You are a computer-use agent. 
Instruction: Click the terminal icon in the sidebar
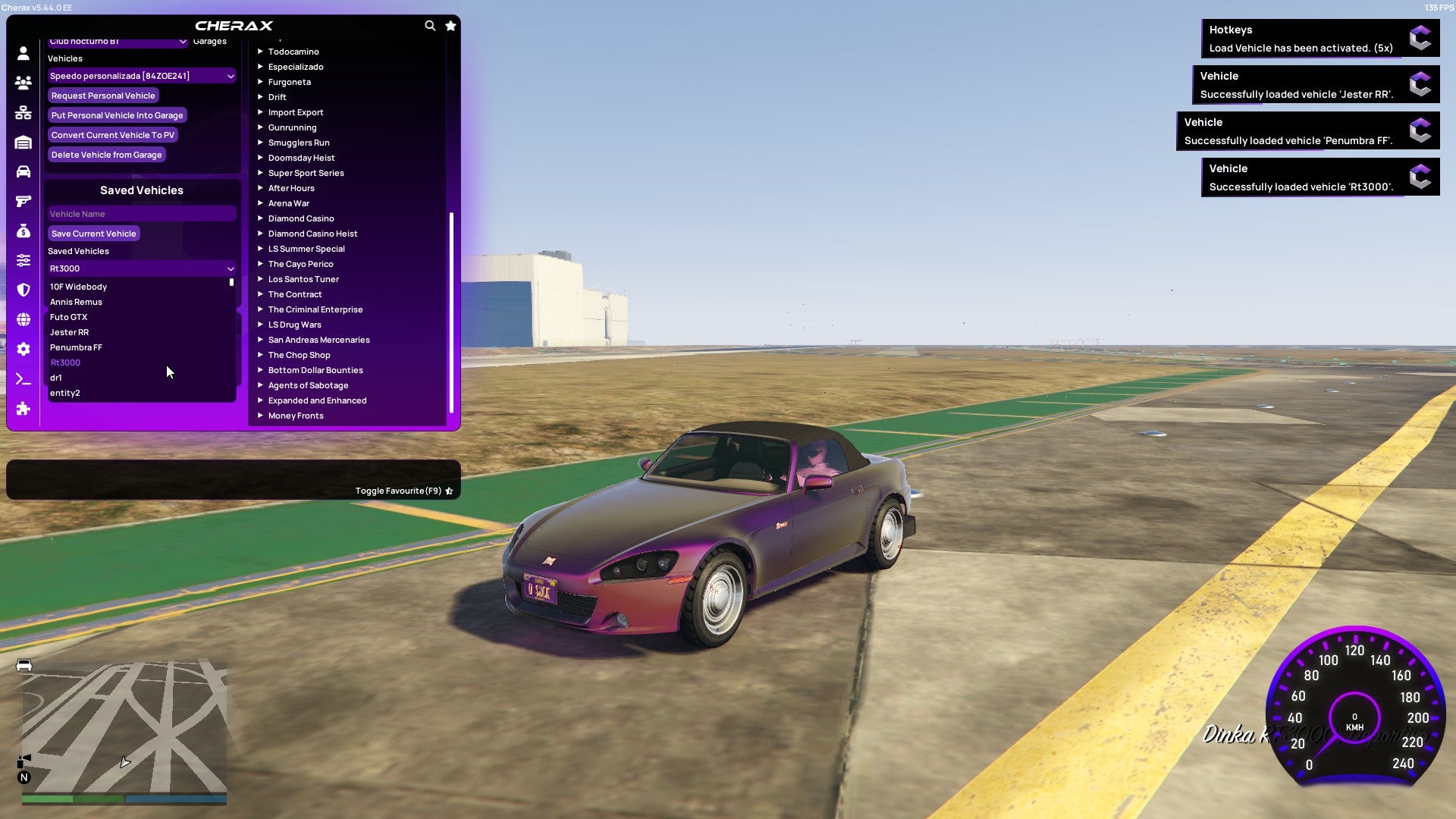coord(23,378)
